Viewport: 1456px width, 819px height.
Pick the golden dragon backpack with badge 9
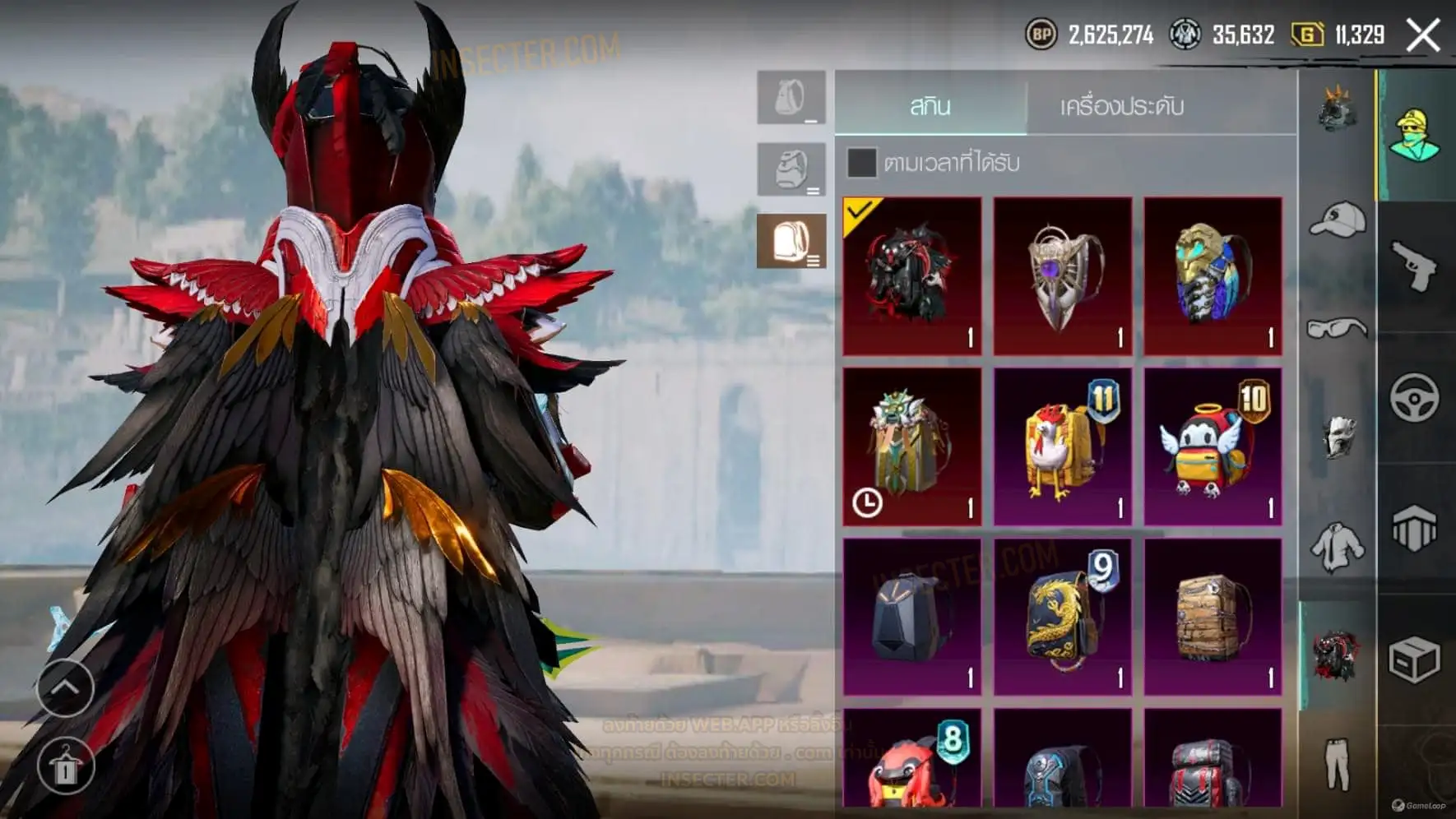pyautogui.click(x=1062, y=617)
